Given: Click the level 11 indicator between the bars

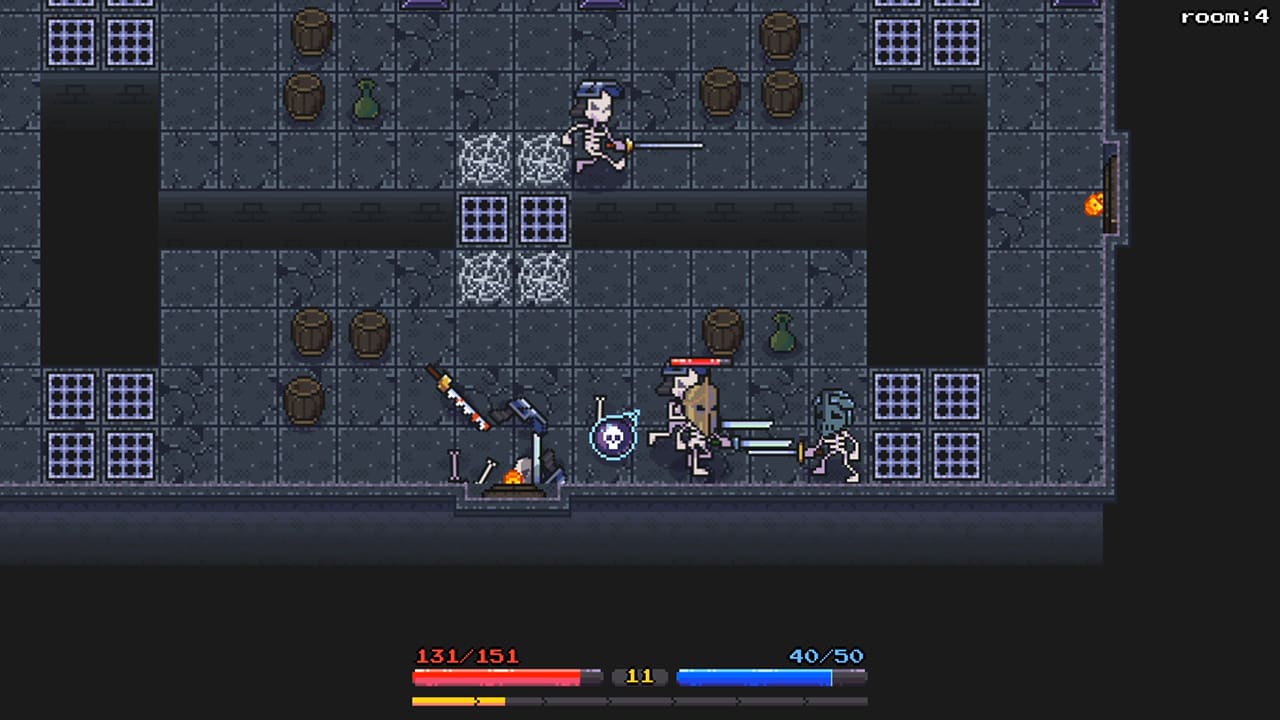Looking at the screenshot, I should (639, 676).
